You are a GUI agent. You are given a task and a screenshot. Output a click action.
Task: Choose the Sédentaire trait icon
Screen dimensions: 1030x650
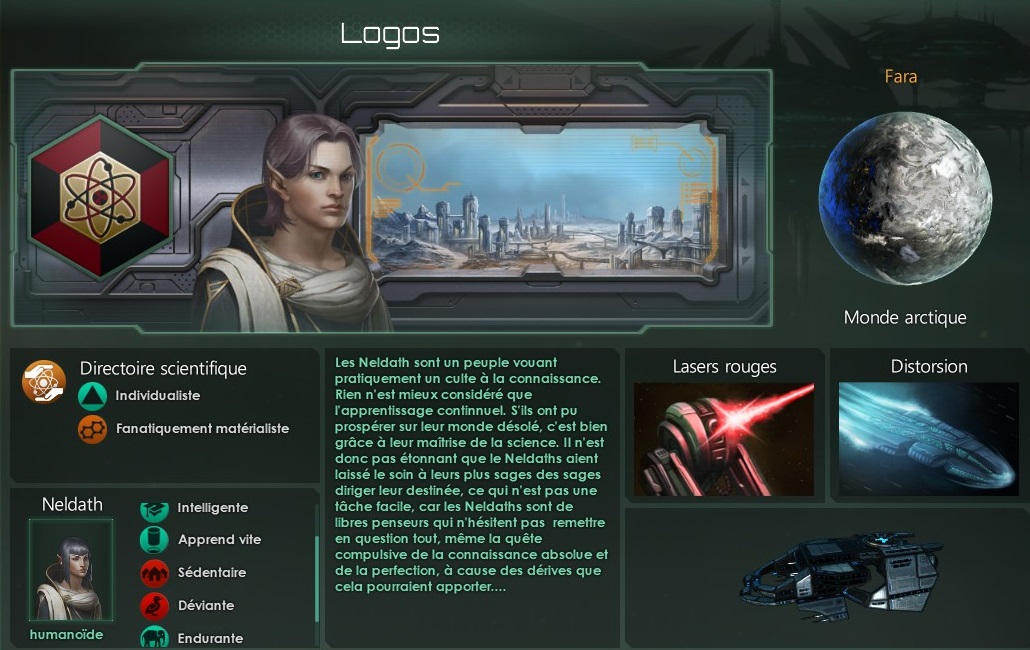click(153, 573)
